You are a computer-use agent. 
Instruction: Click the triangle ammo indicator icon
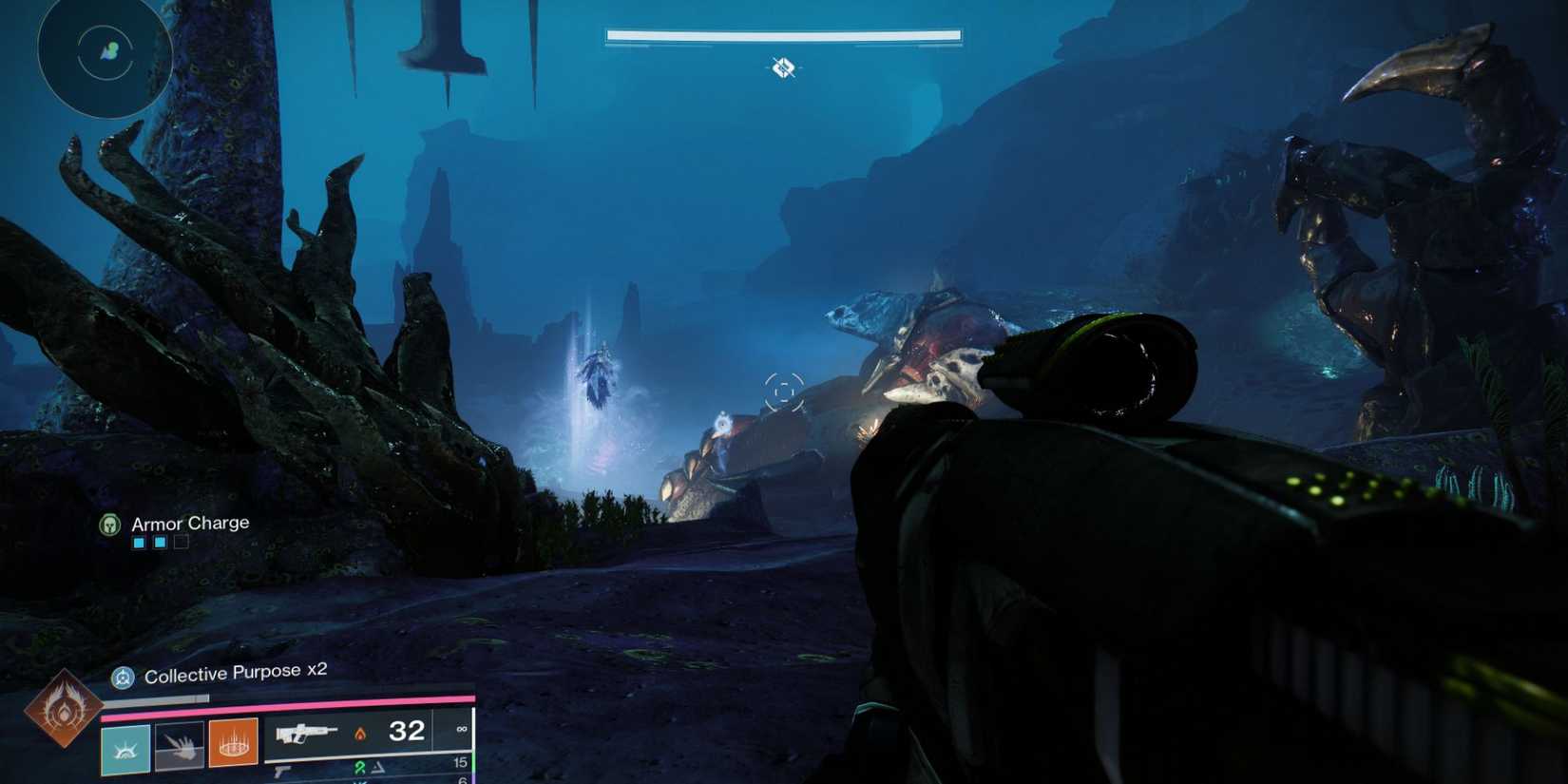pyautogui.click(x=377, y=766)
